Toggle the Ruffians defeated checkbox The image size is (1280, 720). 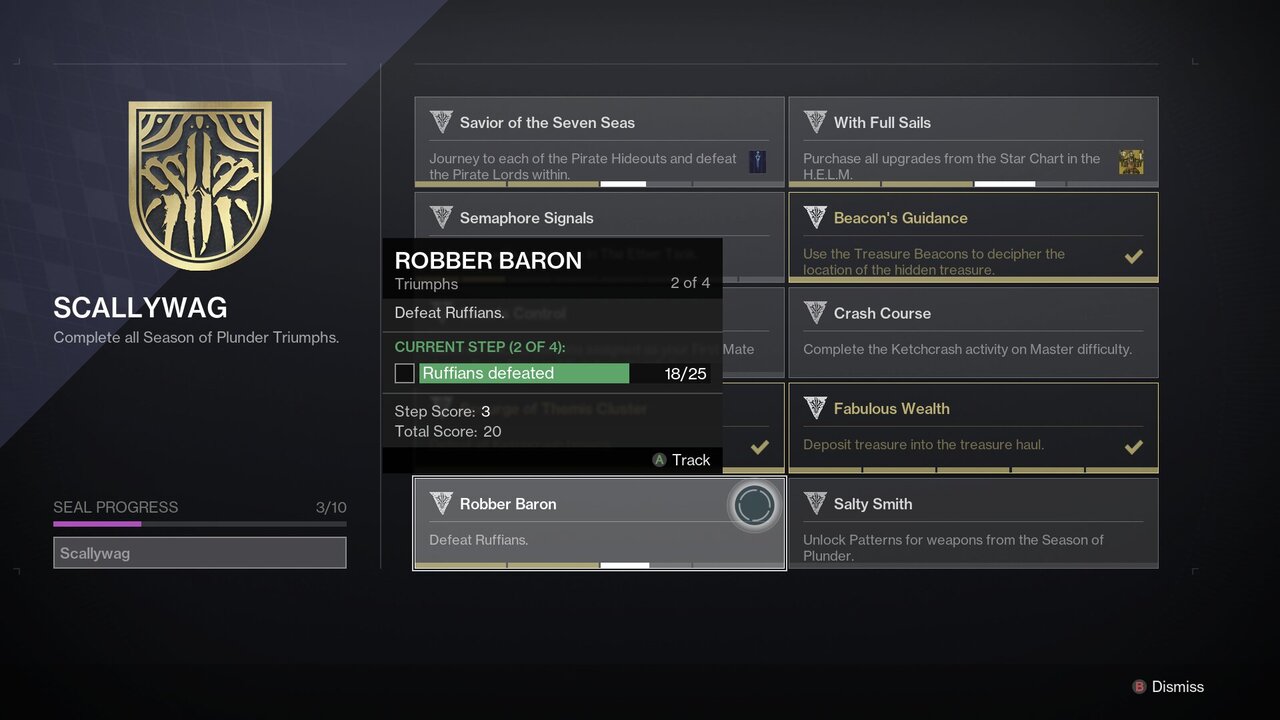click(x=404, y=372)
